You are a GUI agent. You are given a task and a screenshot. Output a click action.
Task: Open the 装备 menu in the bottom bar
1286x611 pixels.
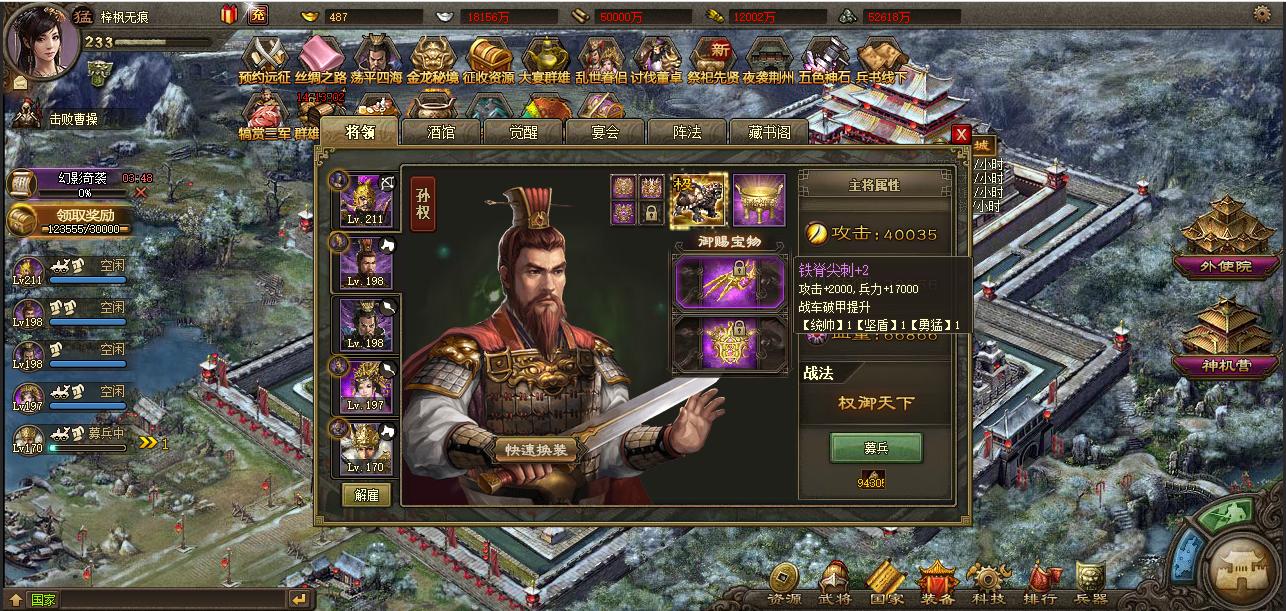[x=937, y=582]
